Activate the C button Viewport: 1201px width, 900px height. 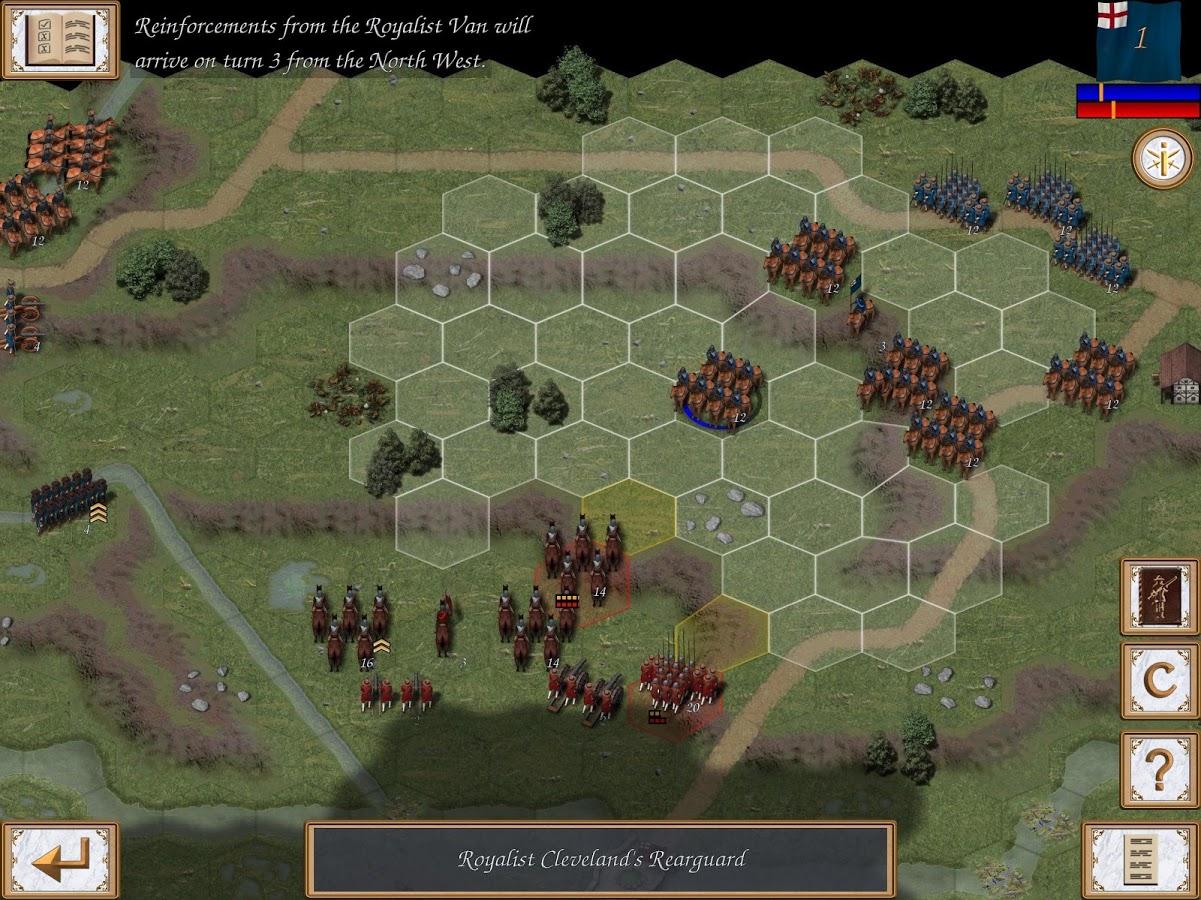click(x=1159, y=681)
